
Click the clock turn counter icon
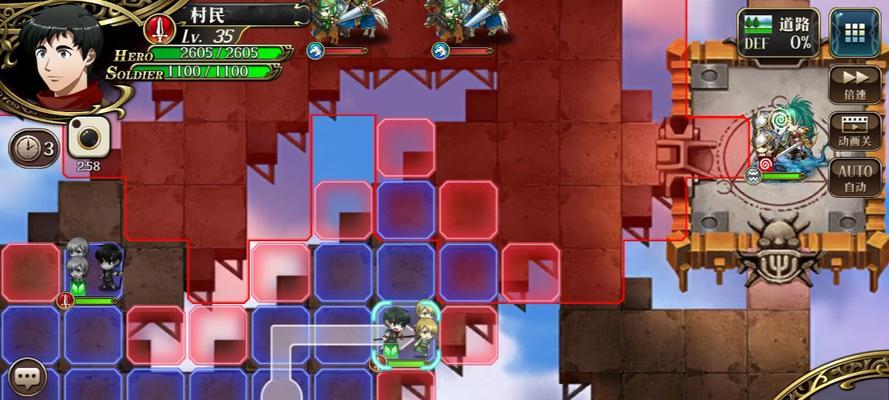[32, 148]
